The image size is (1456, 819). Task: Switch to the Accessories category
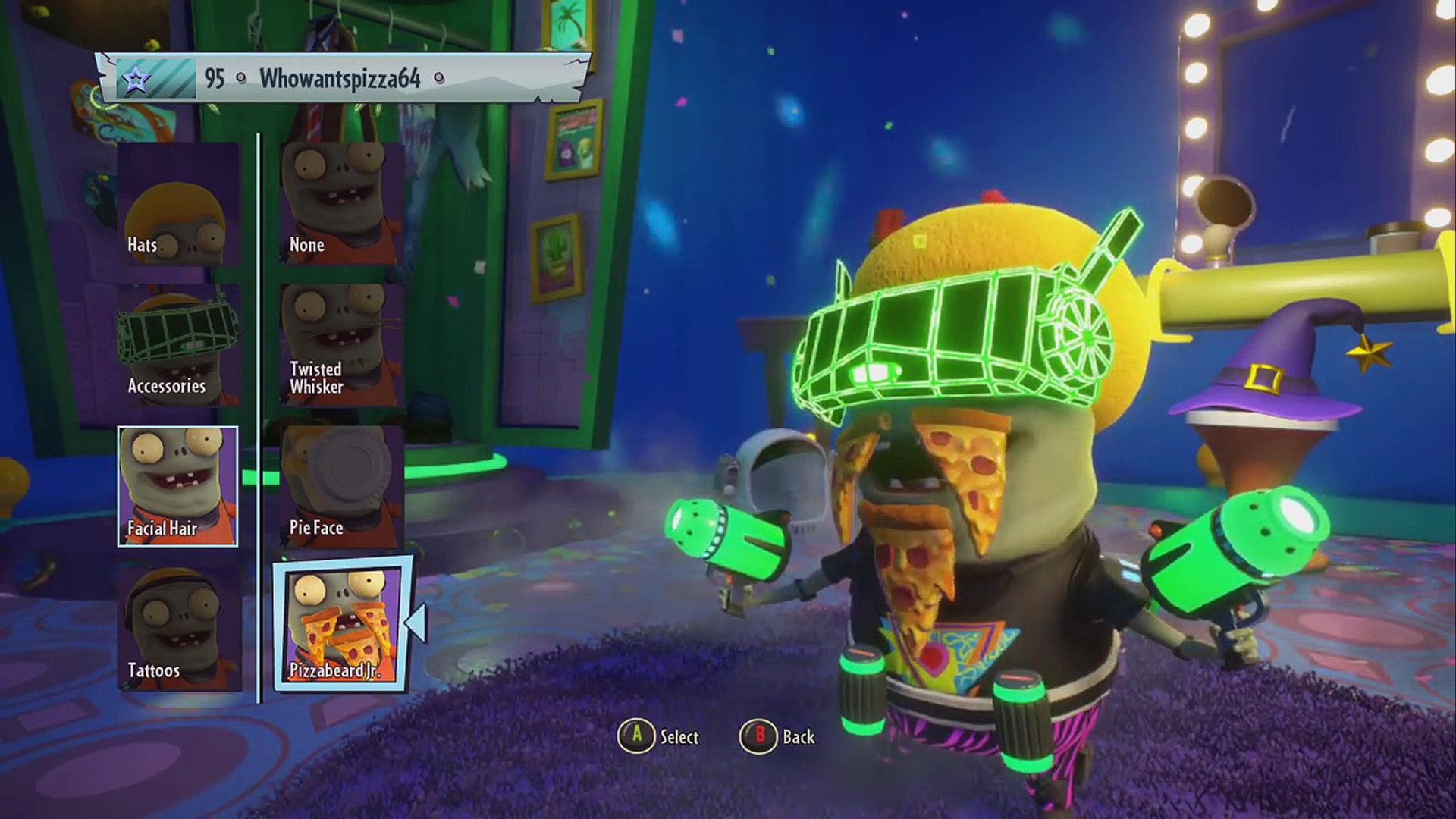coord(178,345)
